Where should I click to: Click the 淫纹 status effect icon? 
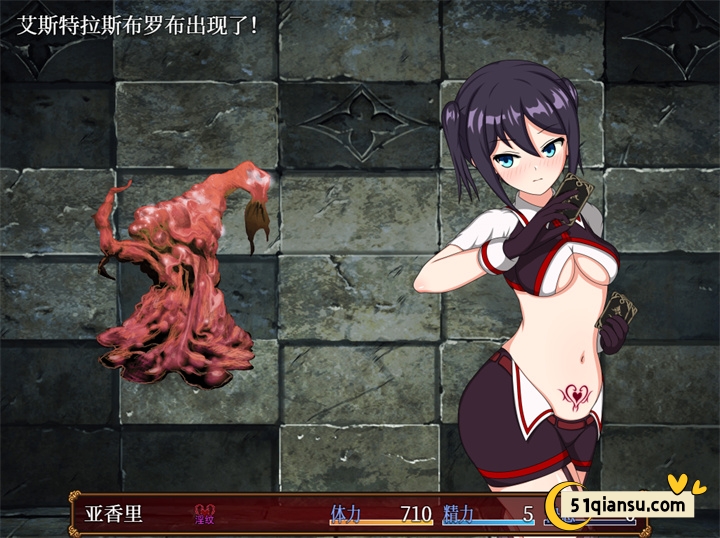tap(204, 514)
